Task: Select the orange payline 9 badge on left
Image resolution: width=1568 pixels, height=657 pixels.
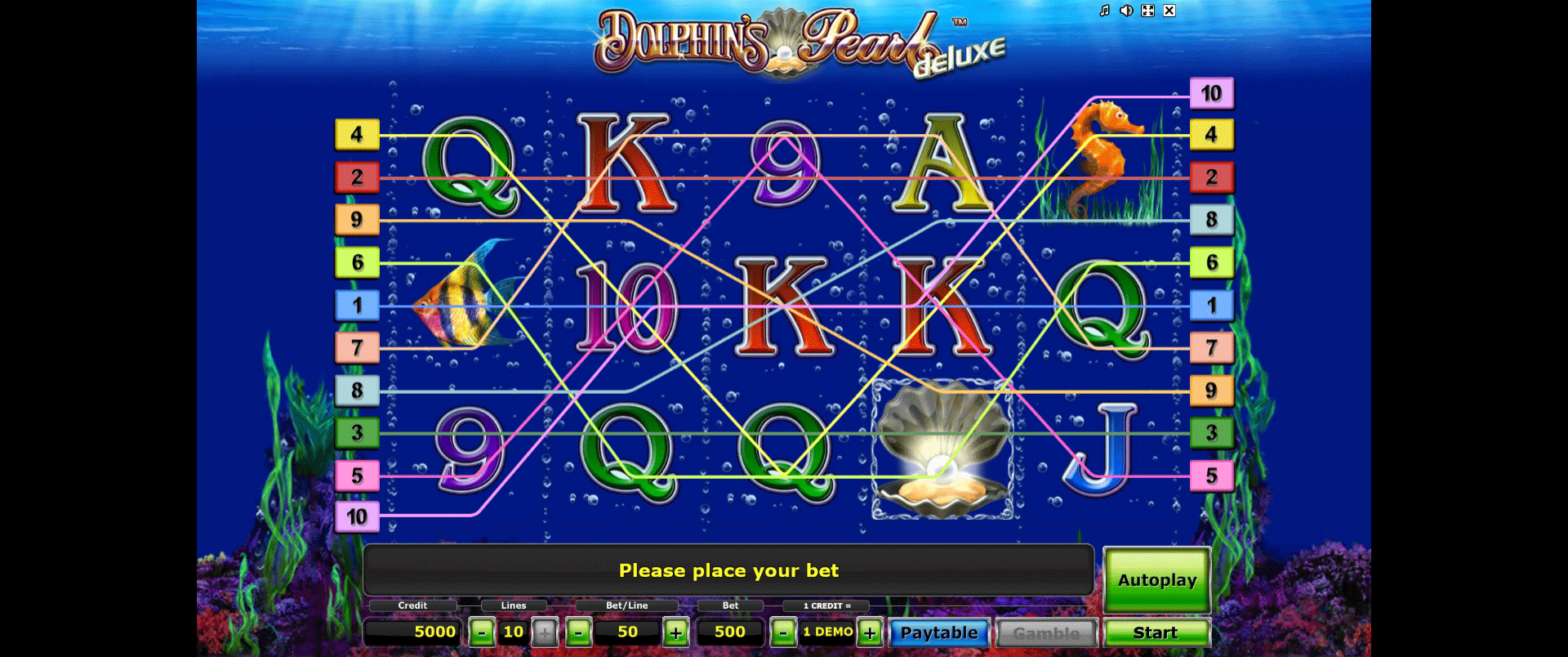Action: (356, 219)
